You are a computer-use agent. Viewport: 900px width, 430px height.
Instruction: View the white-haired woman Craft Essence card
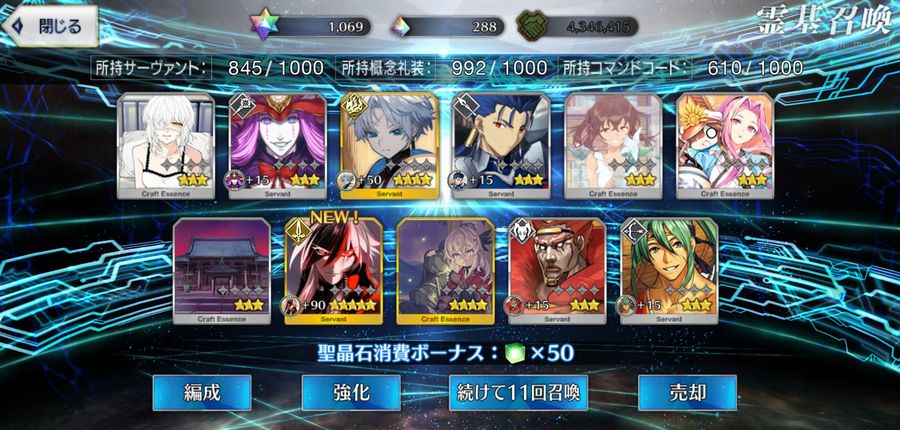(x=165, y=145)
